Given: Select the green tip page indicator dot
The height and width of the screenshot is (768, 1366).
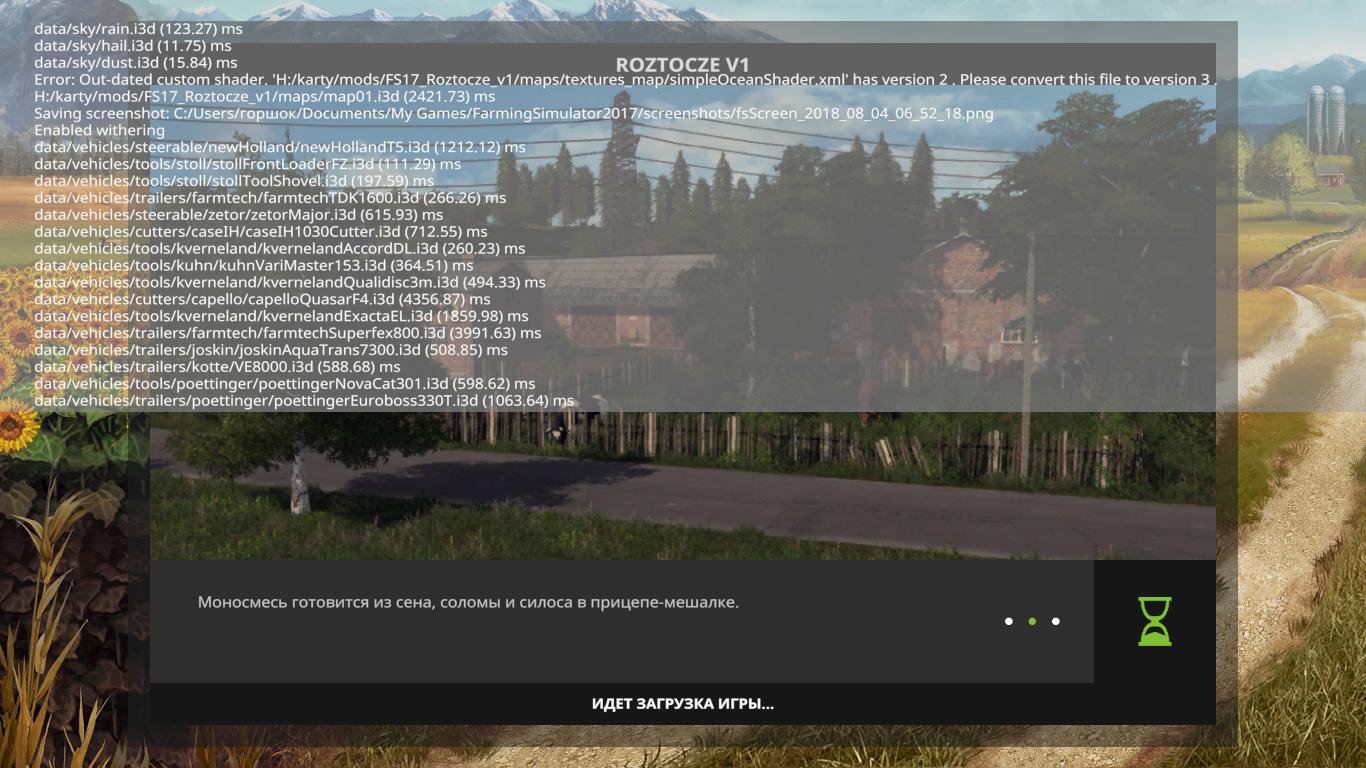Looking at the screenshot, I should click(x=1032, y=621).
